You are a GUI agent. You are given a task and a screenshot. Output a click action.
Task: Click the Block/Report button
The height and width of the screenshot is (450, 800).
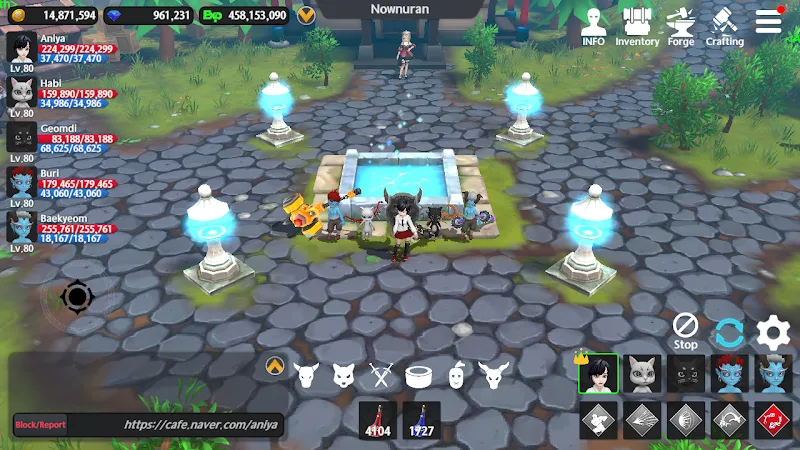[40, 425]
